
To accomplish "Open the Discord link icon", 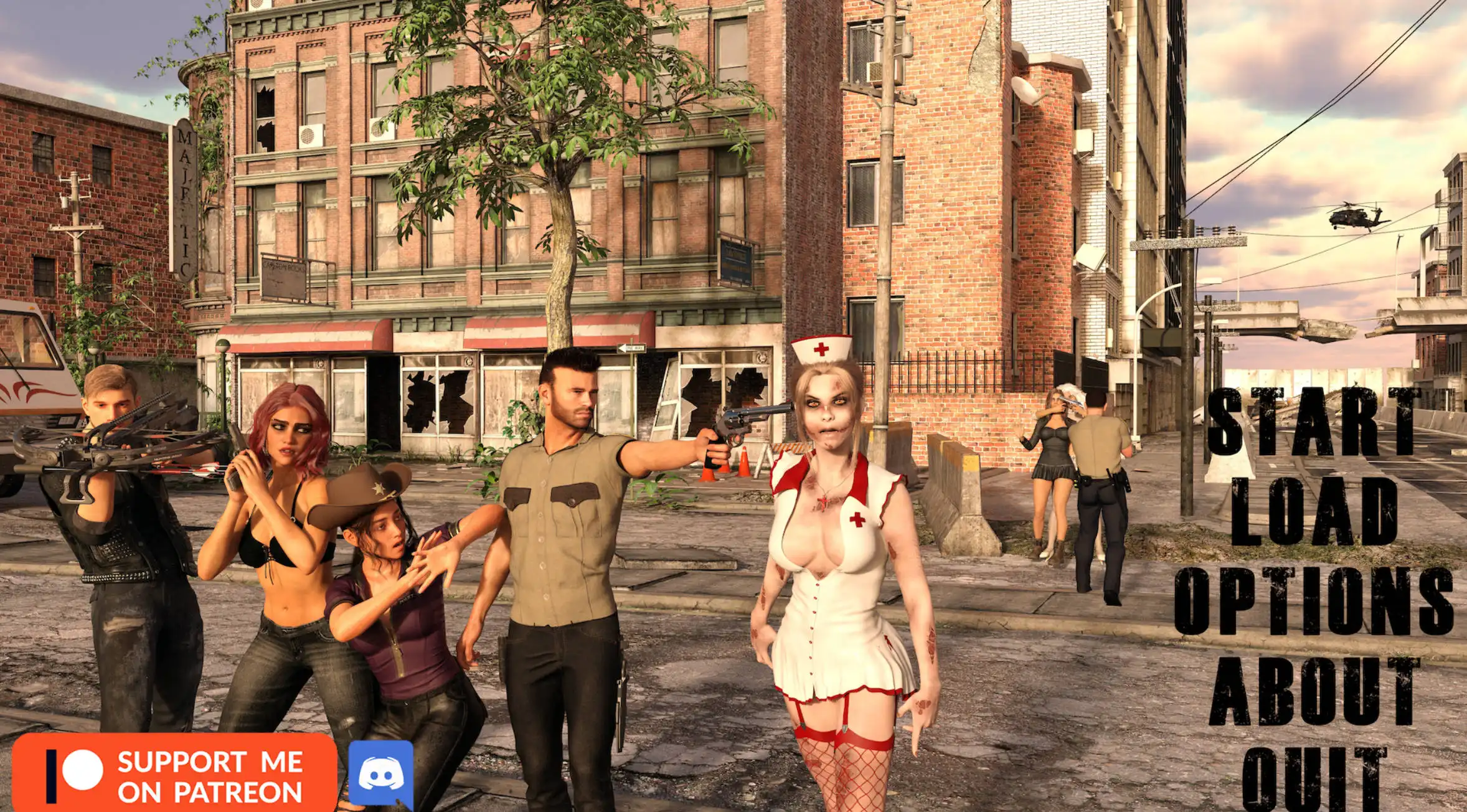I will point(380,775).
